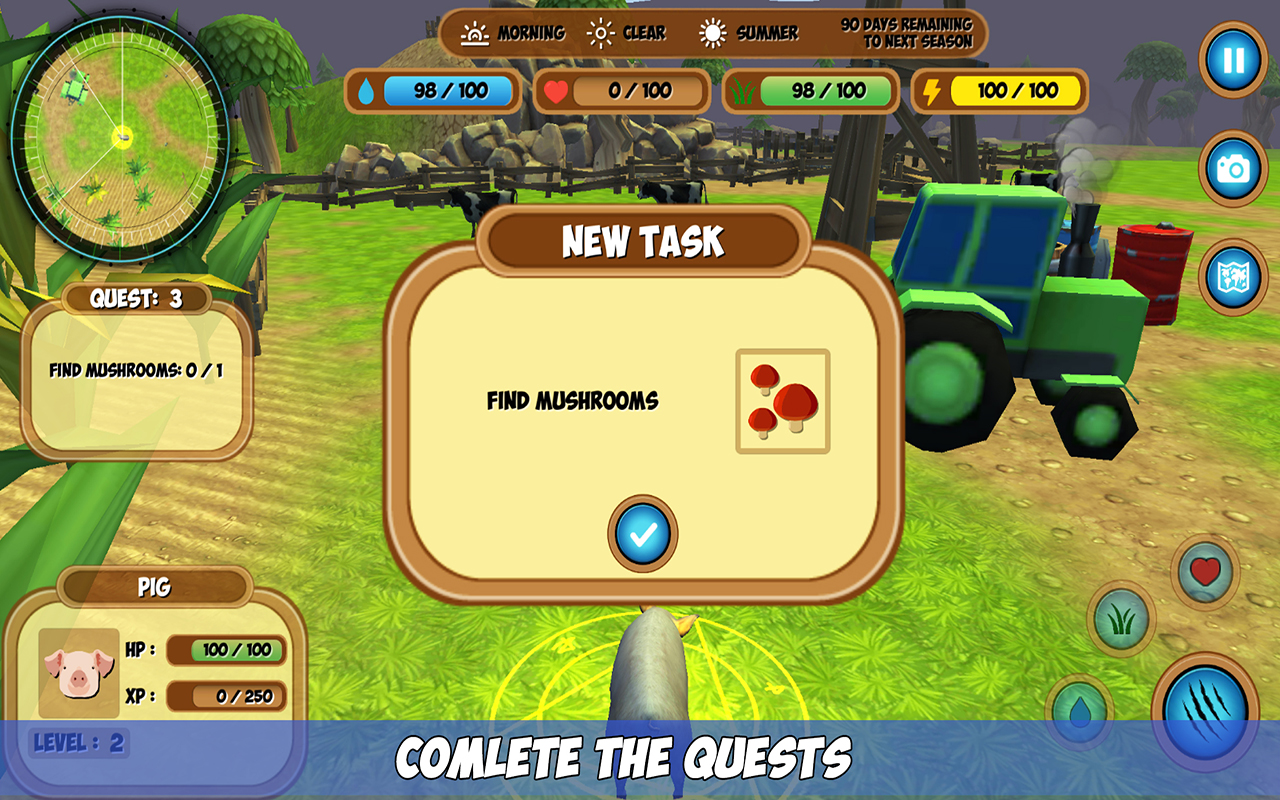Click the mushrooms picture in the dialog
1280x800 pixels.
(x=785, y=399)
